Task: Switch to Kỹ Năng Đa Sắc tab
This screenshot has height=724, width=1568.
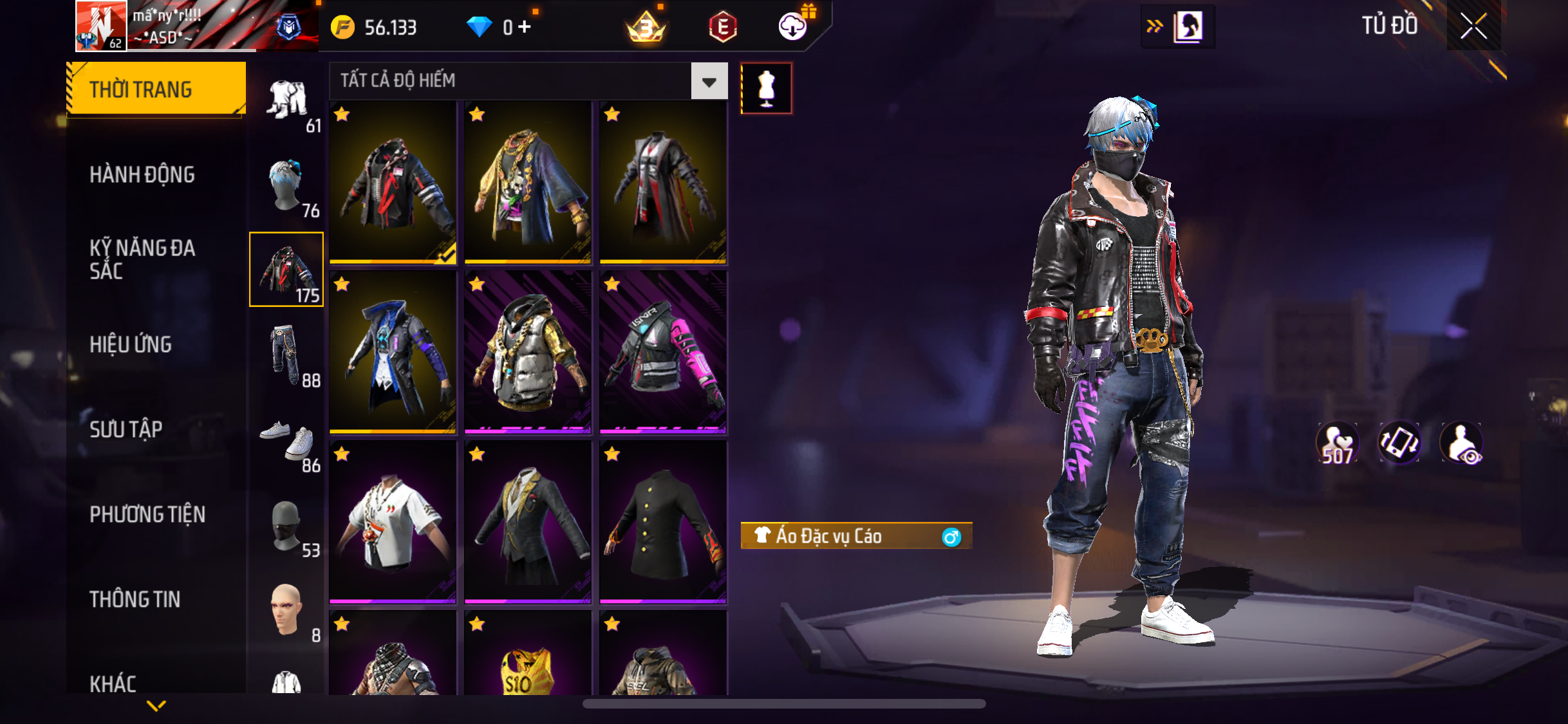Action: [x=142, y=259]
